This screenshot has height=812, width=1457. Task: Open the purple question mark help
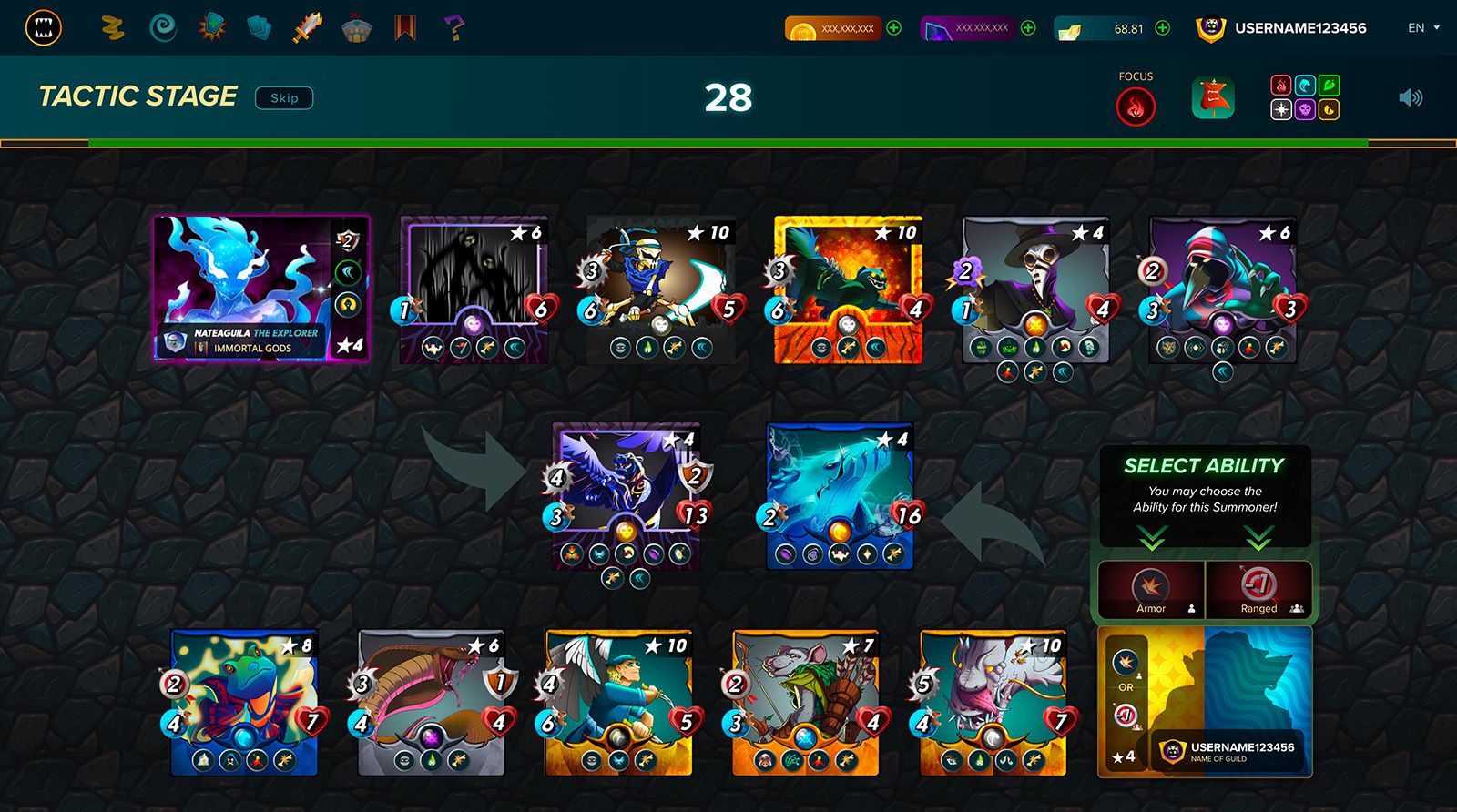click(x=453, y=28)
